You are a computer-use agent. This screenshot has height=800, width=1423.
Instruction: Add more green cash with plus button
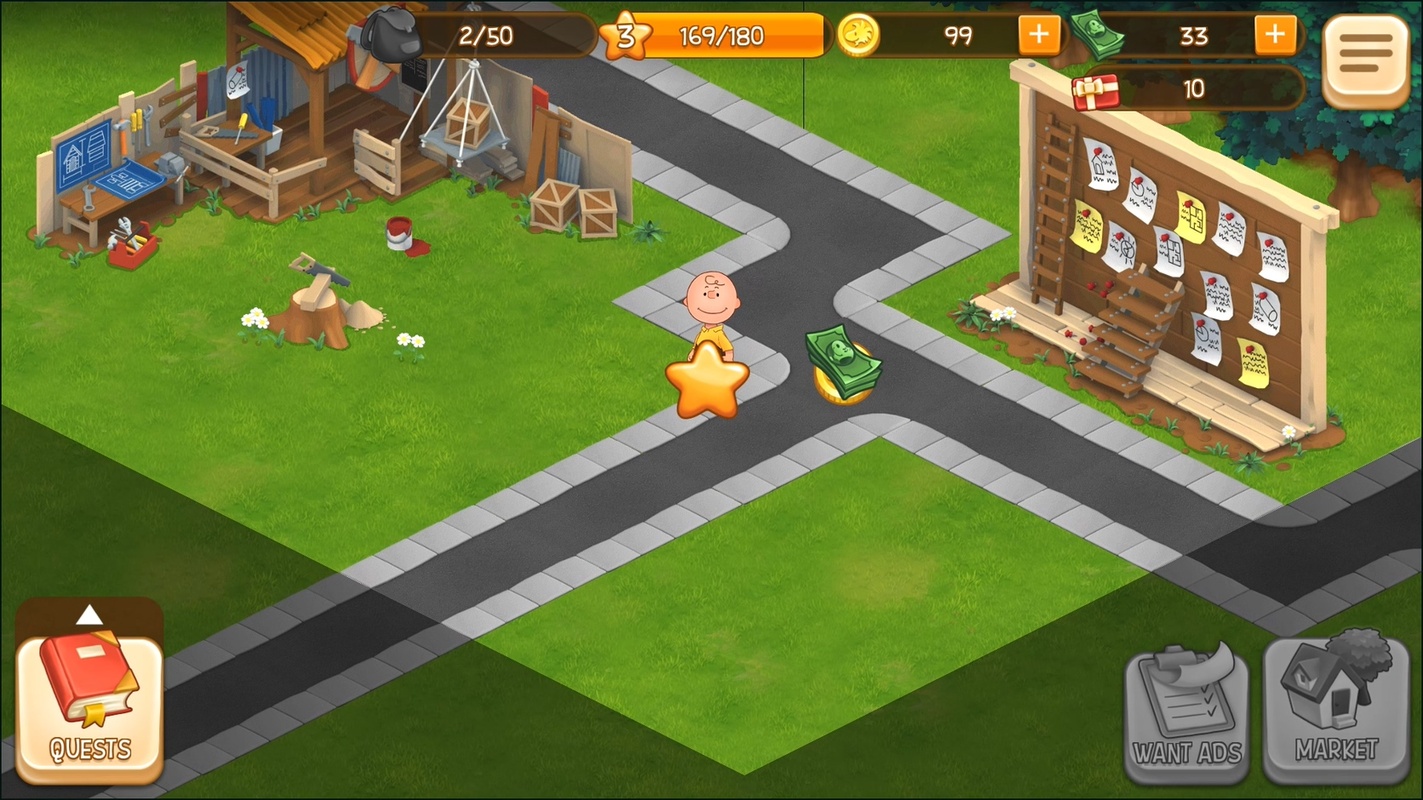[1274, 36]
